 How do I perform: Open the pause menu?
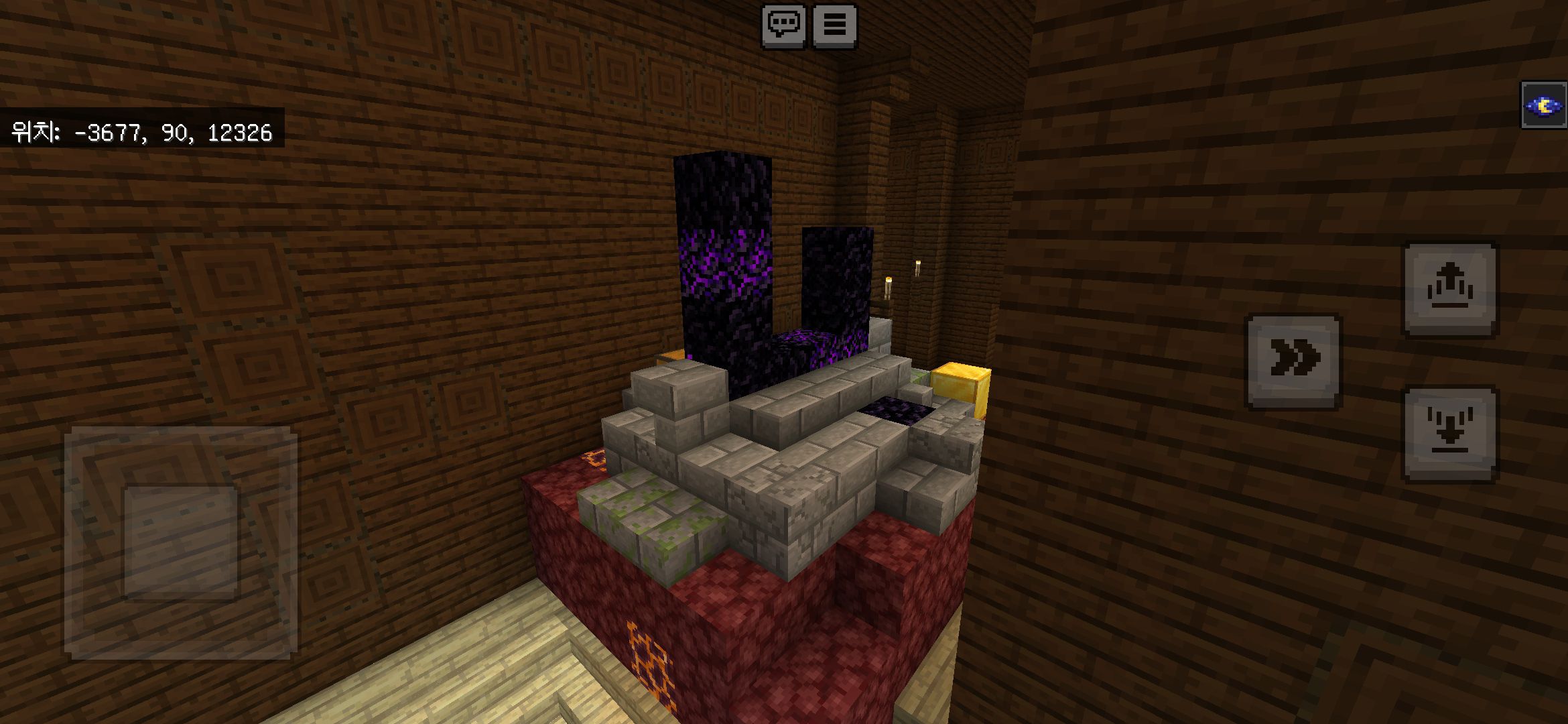coord(834,26)
